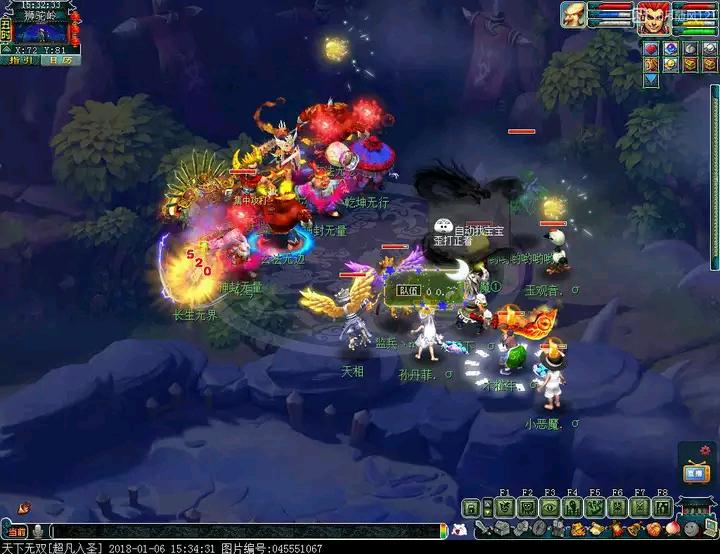Open the 日历 calendar button
This screenshot has height=554, width=720.
point(55,60)
